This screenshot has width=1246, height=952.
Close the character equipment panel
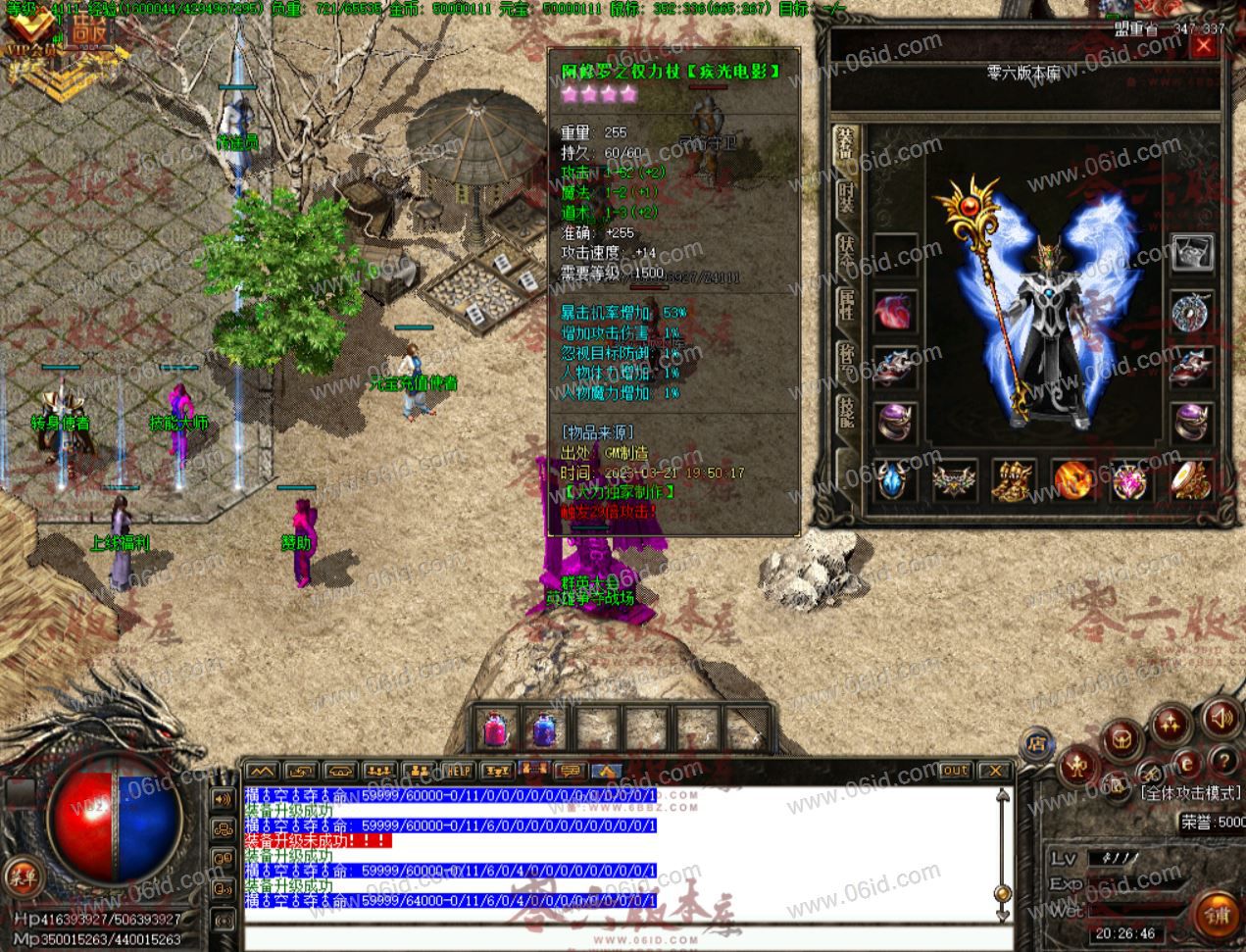point(1202,46)
